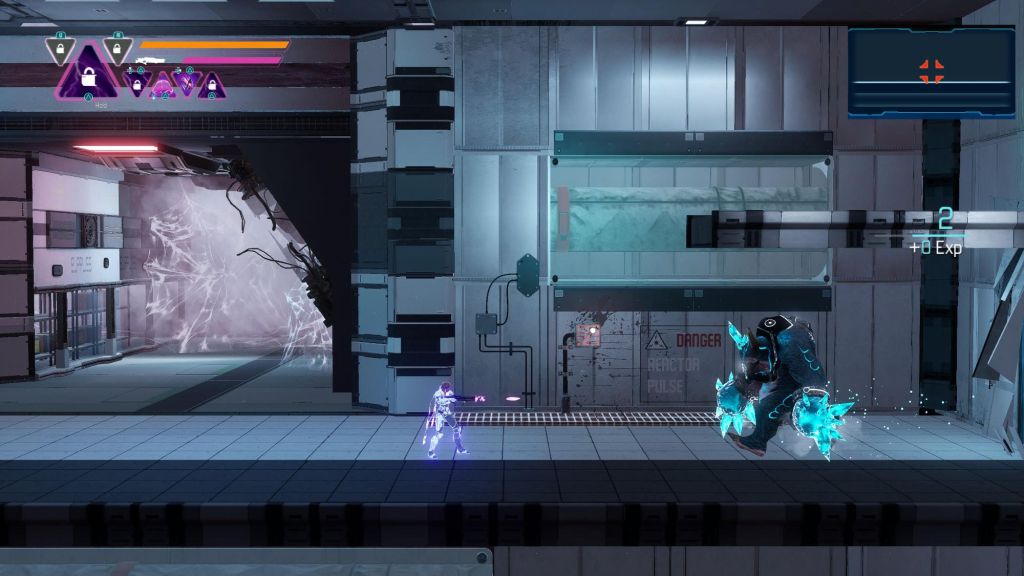Use the purple crossed-slash ability icon

[x=184, y=82]
